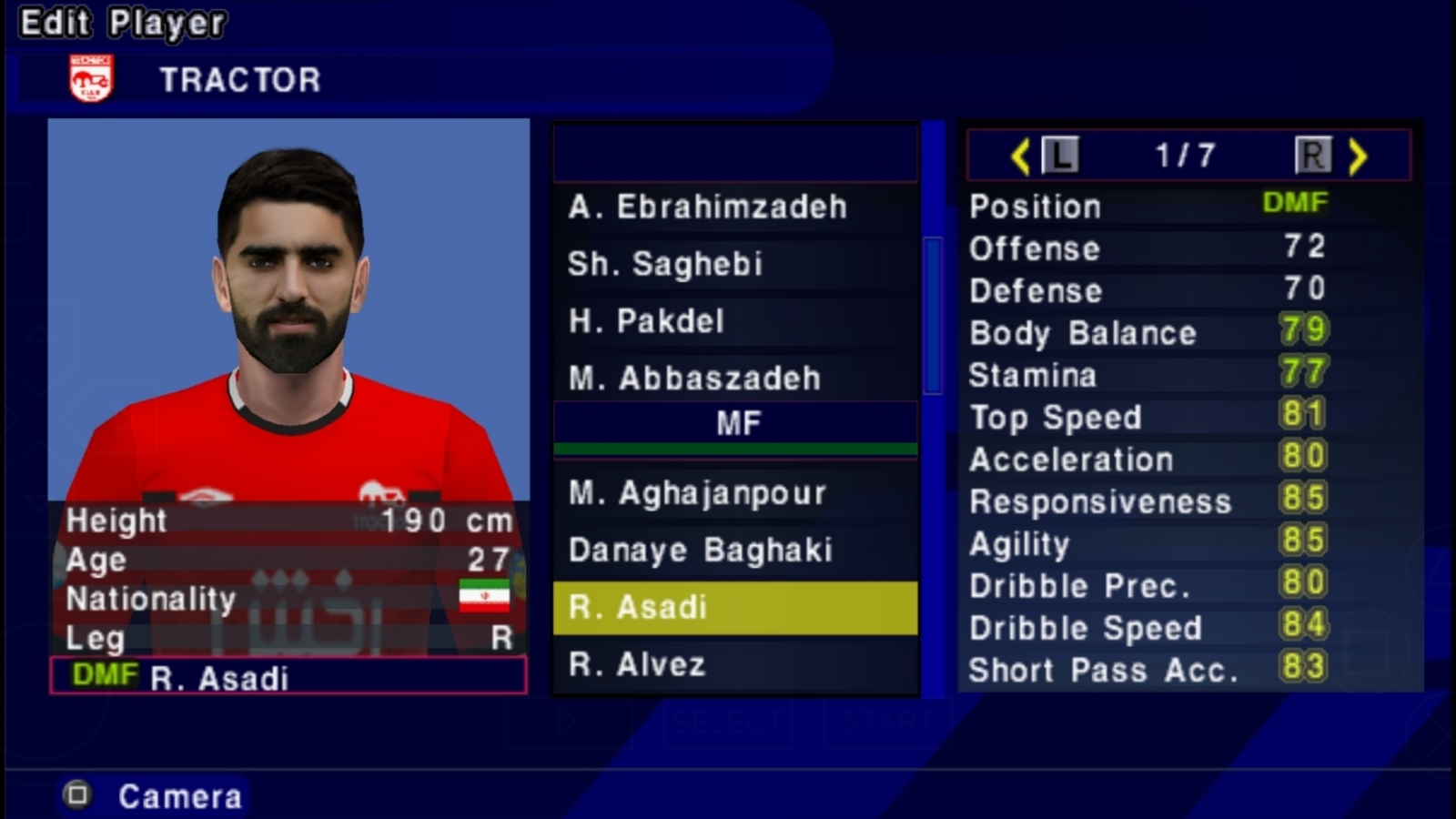Click the green bar under the MF header
Screen dimensions: 1456x819
pos(735,448)
